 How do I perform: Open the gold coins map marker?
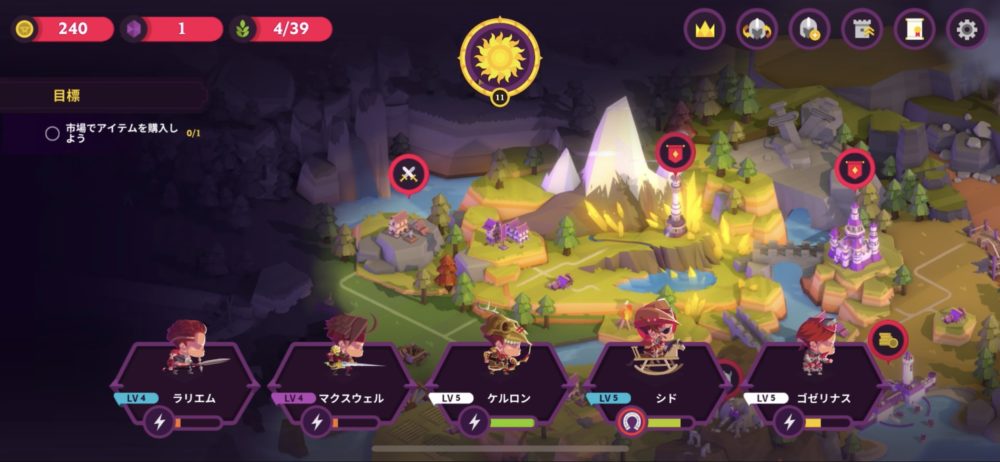887,340
